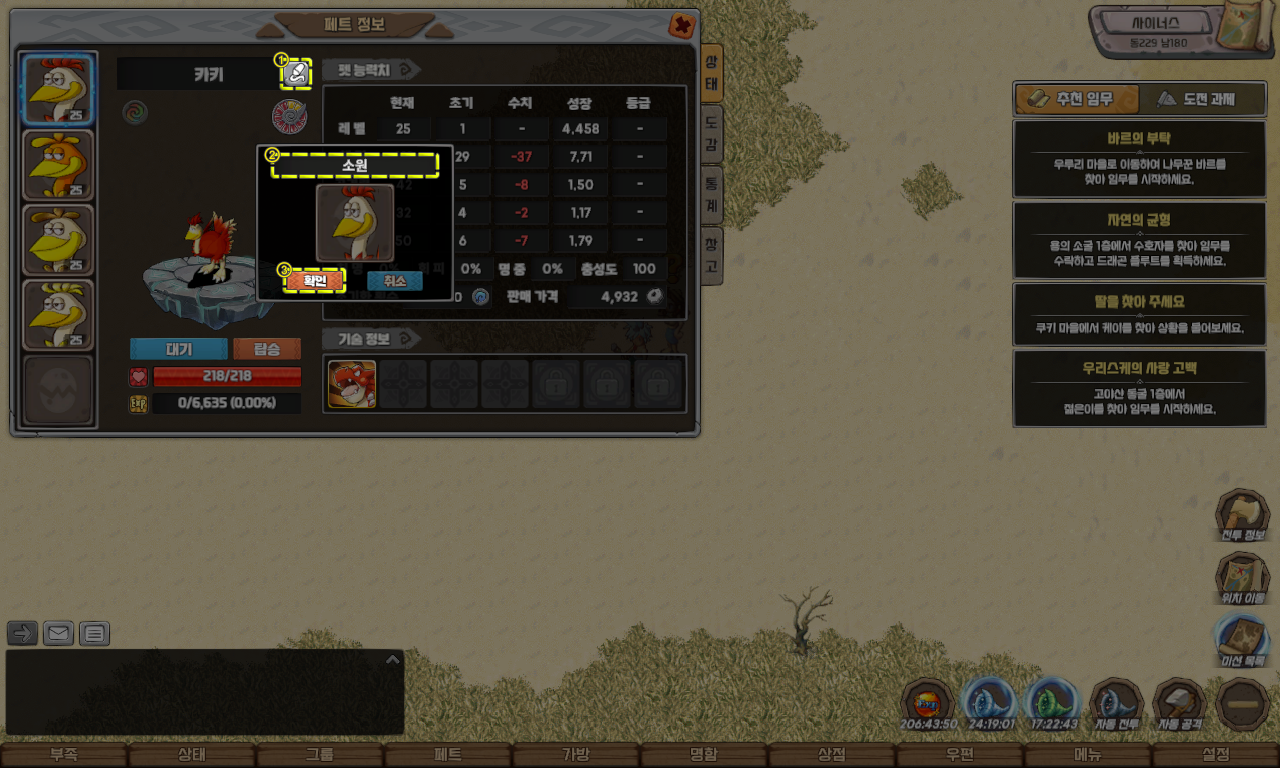Open the 위치 이동 map icon

[1242, 579]
